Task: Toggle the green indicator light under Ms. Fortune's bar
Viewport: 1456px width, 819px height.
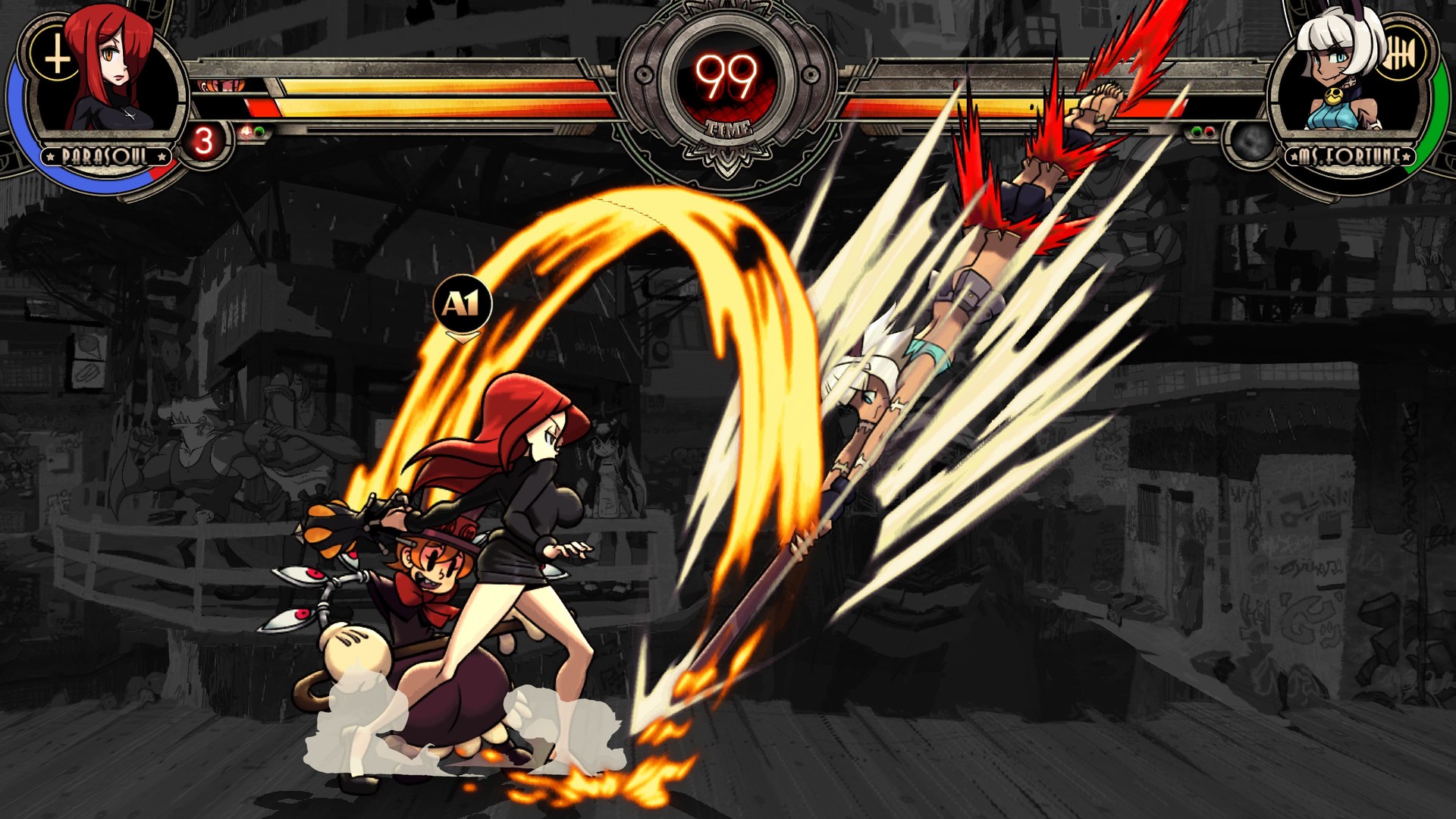Action: [x=1196, y=131]
